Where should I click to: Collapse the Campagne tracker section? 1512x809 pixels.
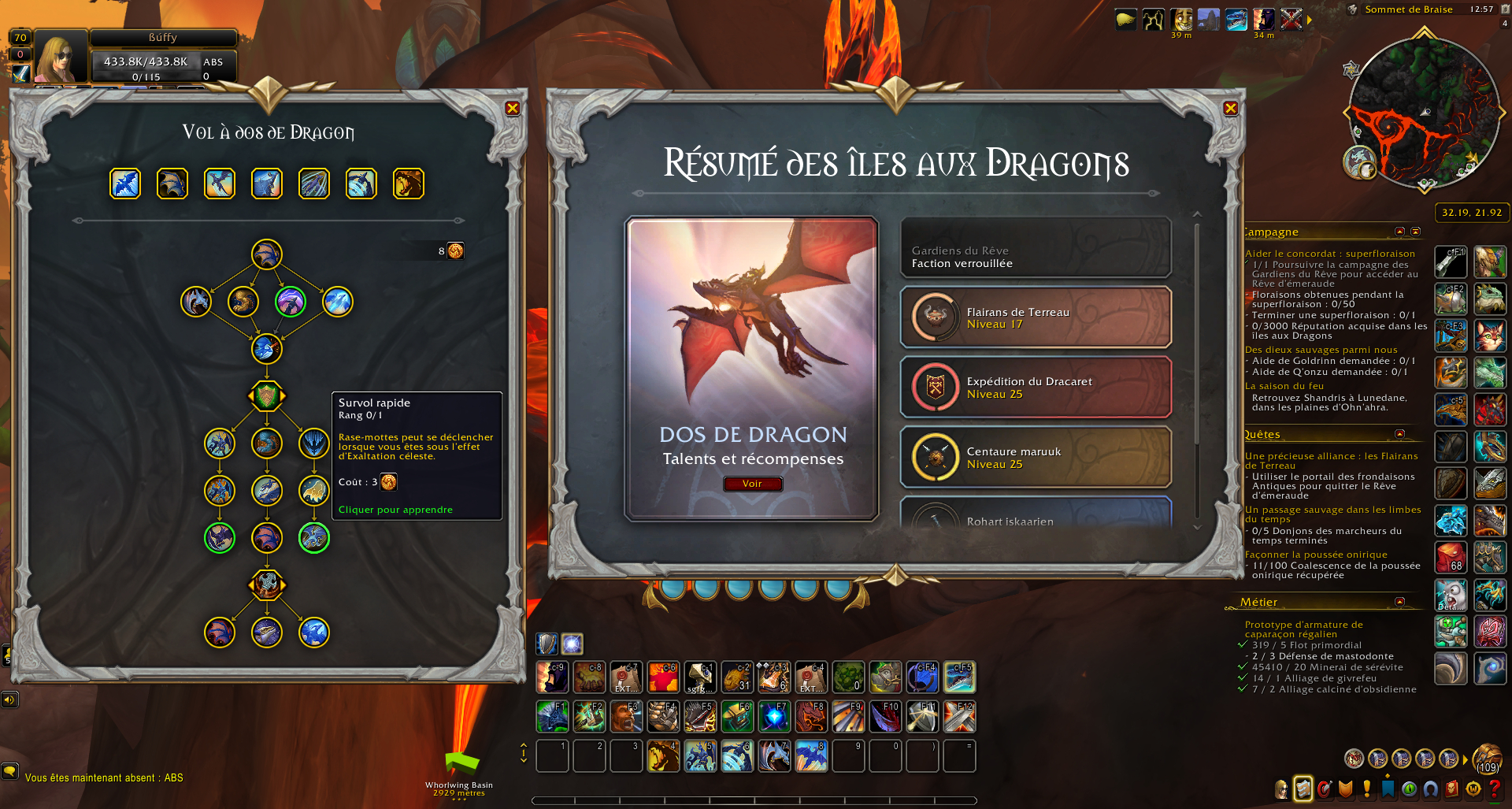1399,232
